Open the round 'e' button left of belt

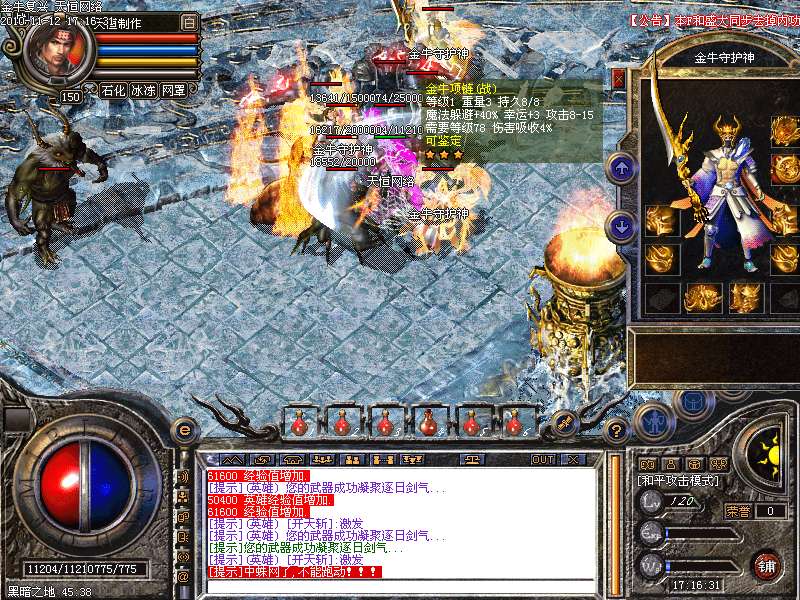coord(185,430)
